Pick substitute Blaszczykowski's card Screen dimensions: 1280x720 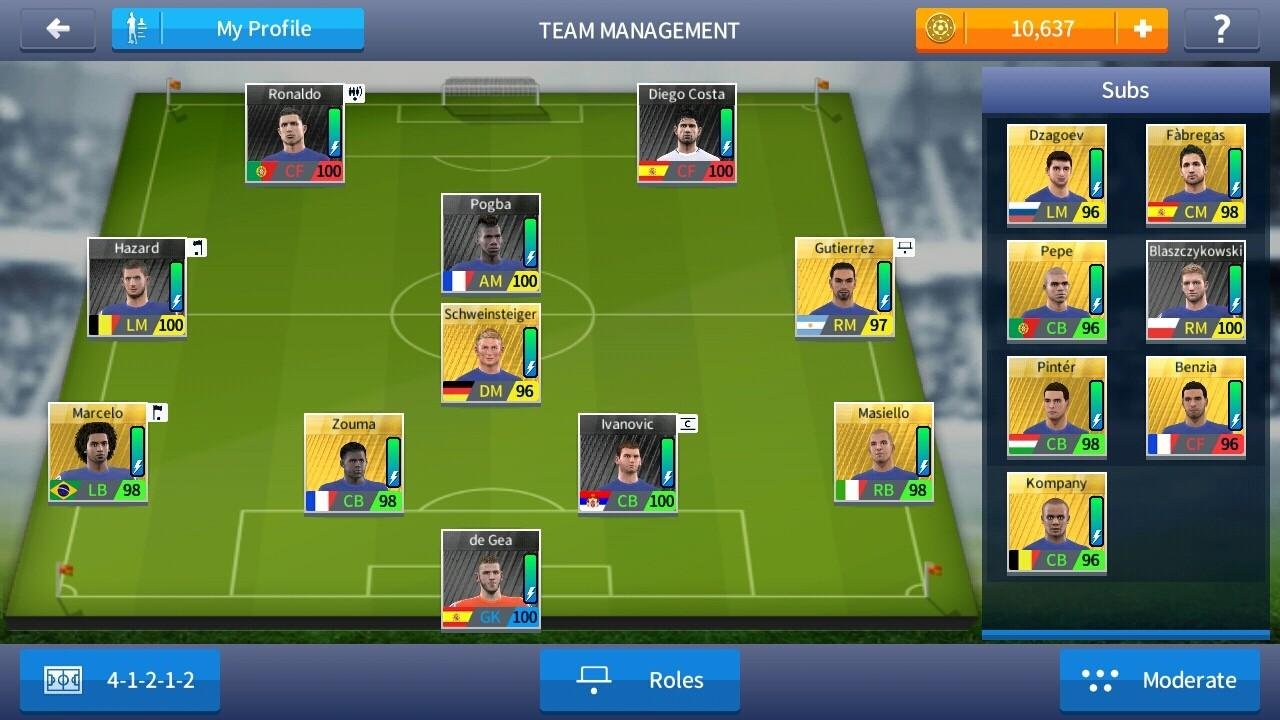point(1195,290)
